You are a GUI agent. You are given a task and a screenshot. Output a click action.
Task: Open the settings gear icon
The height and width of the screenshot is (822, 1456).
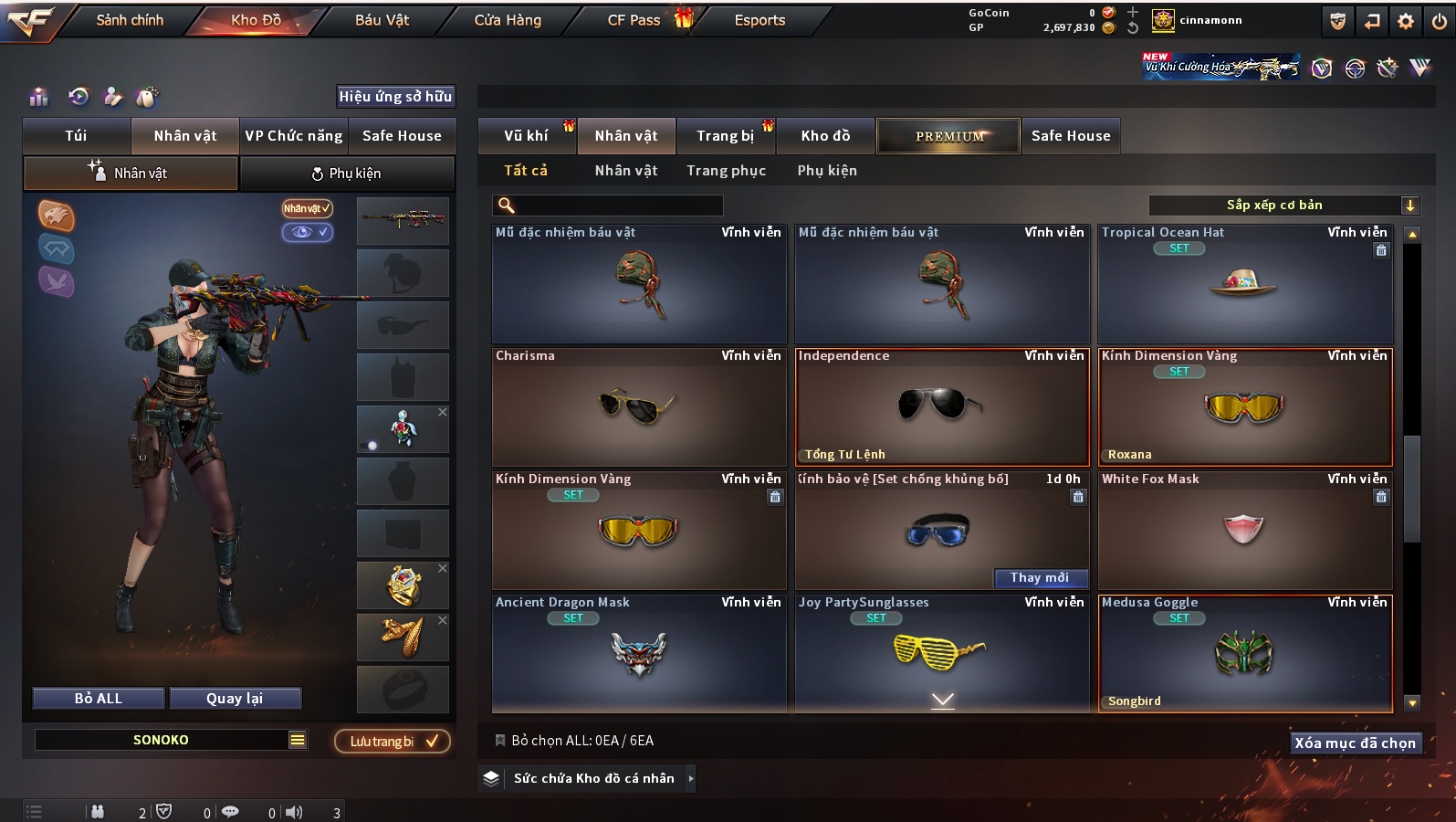pyautogui.click(x=1406, y=21)
